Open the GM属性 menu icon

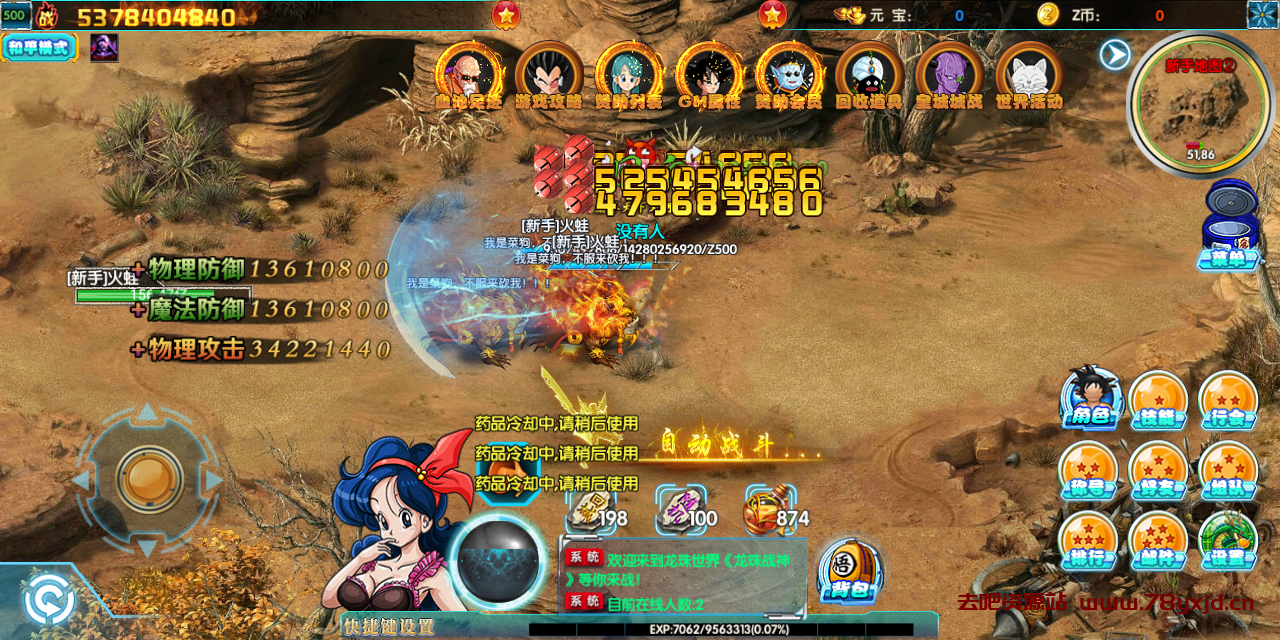pyautogui.click(x=709, y=74)
